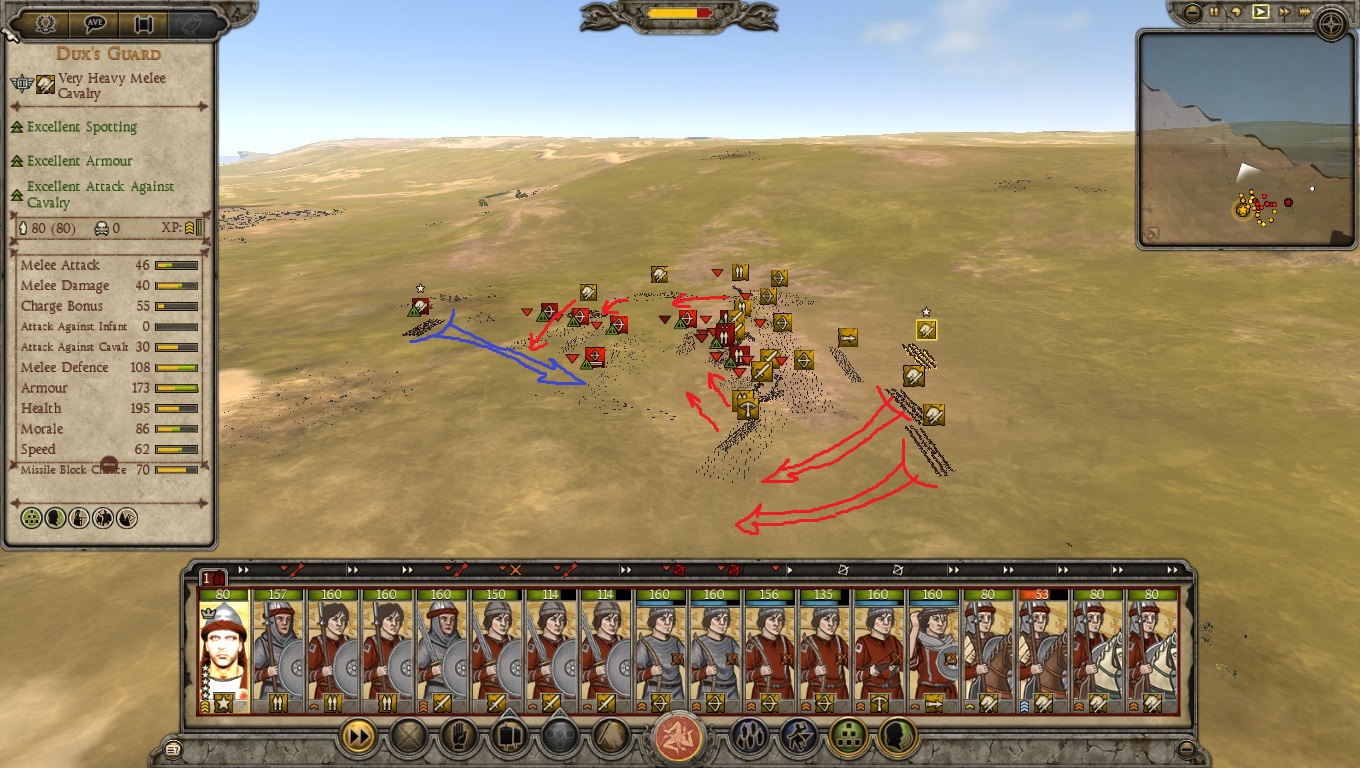This screenshot has width=1360, height=768.
Task: Toggle melee mode with crossed swords button
Action: [x=408, y=738]
